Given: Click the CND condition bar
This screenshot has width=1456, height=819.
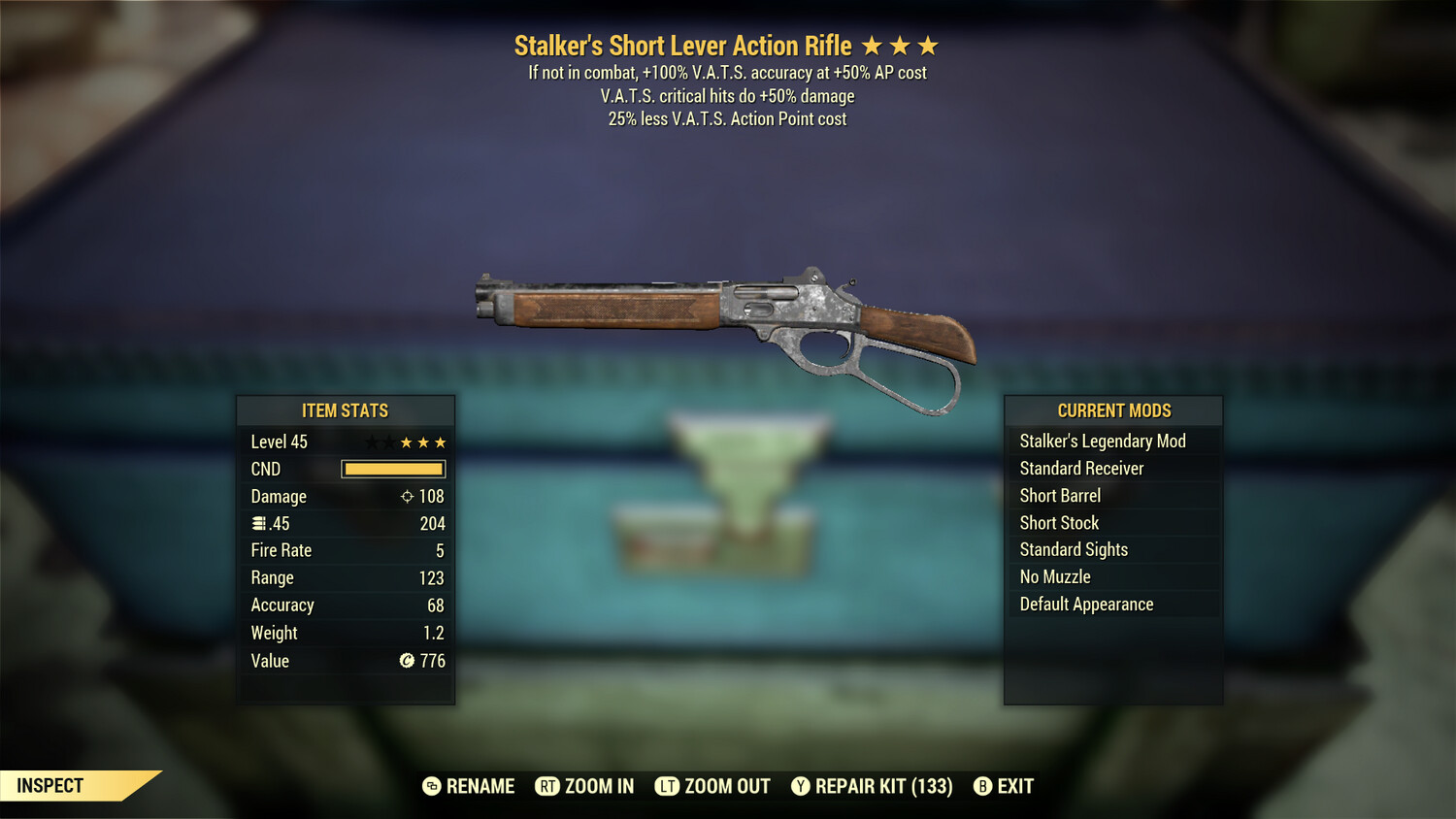Looking at the screenshot, I should (392, 469).
